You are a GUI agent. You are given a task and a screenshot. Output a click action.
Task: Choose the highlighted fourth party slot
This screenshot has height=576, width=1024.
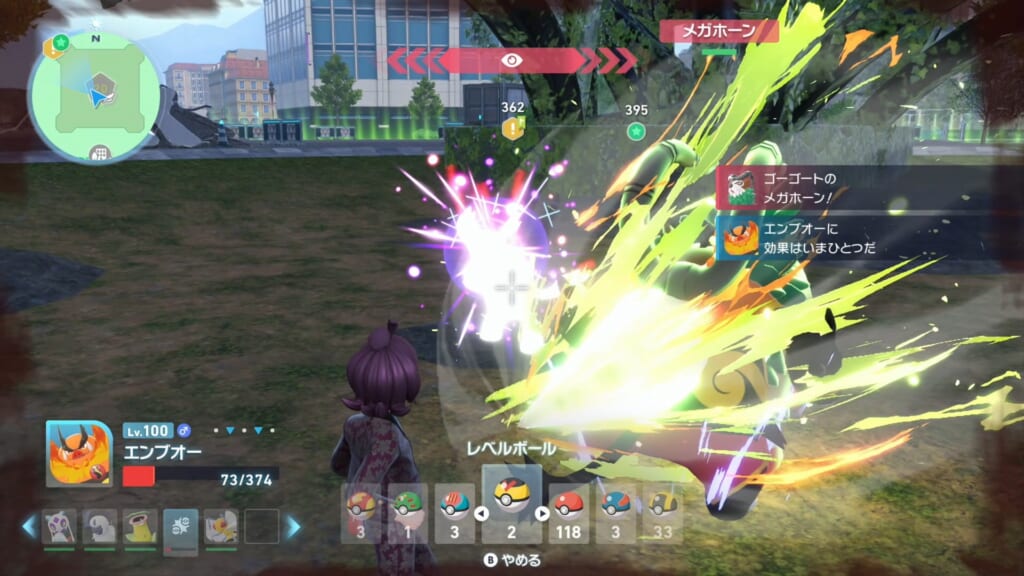point(180,526)
